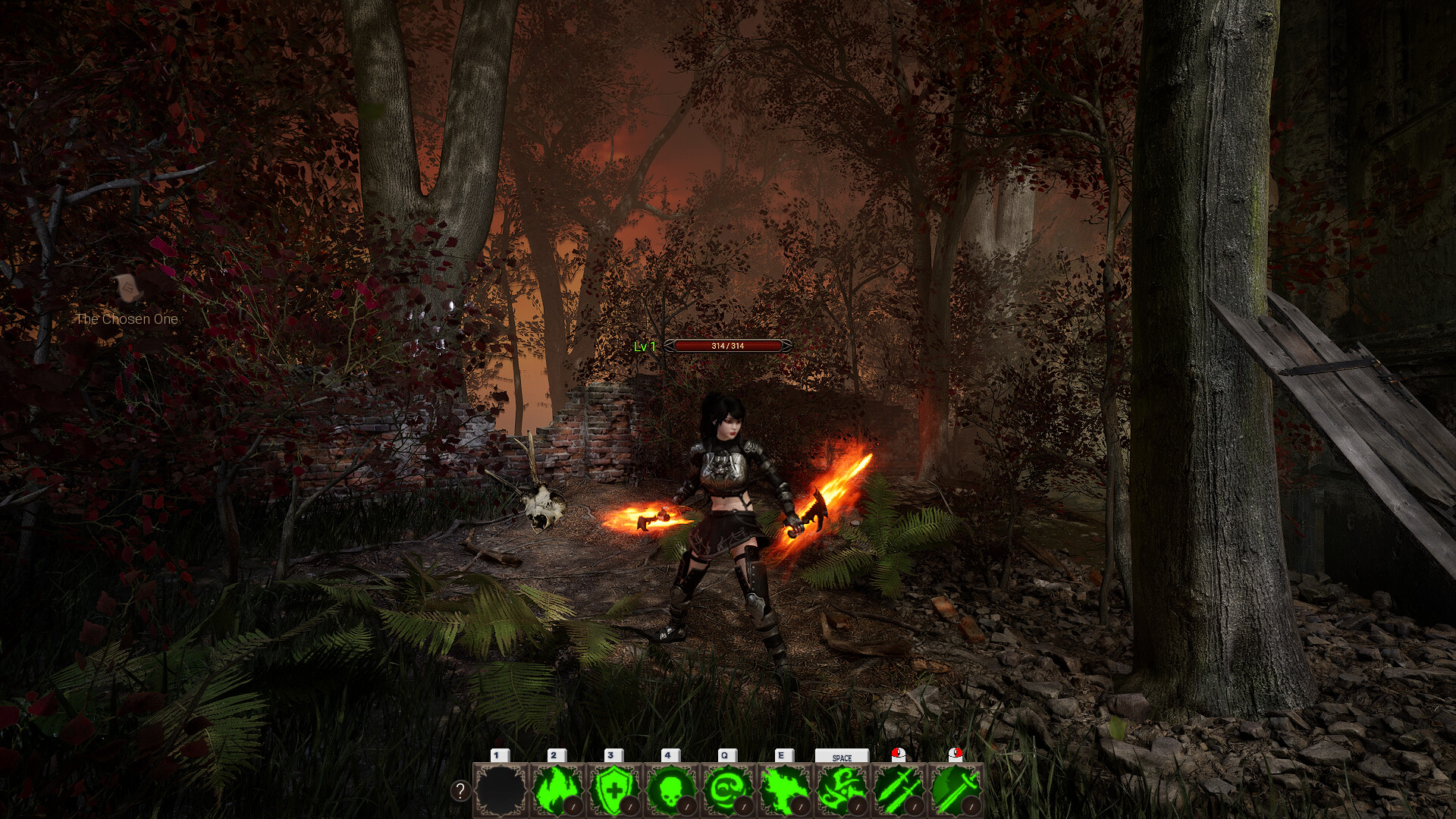
Task: Click the empty first hotbar slot
Action: 500,789
